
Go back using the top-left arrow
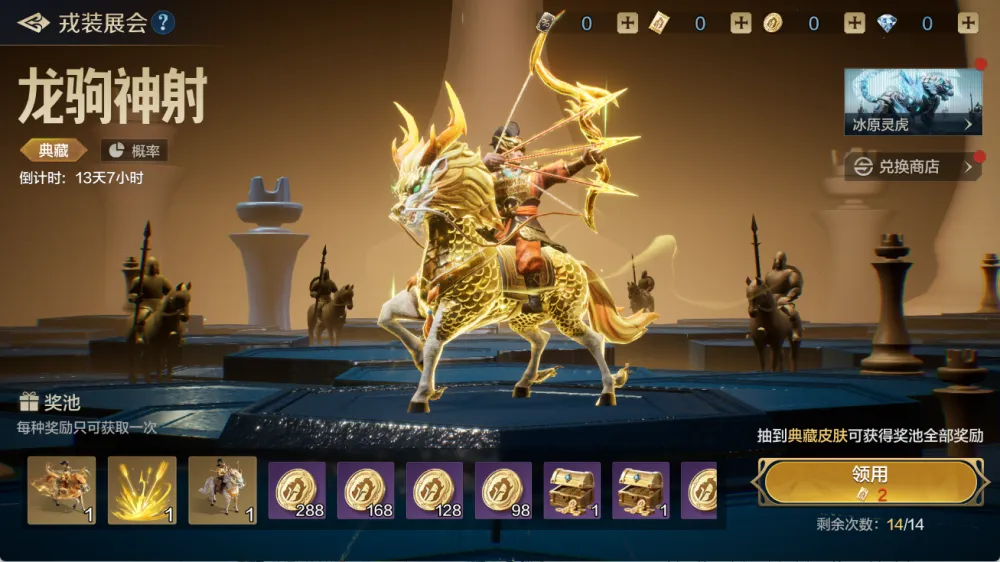click(x=32, y=22)
